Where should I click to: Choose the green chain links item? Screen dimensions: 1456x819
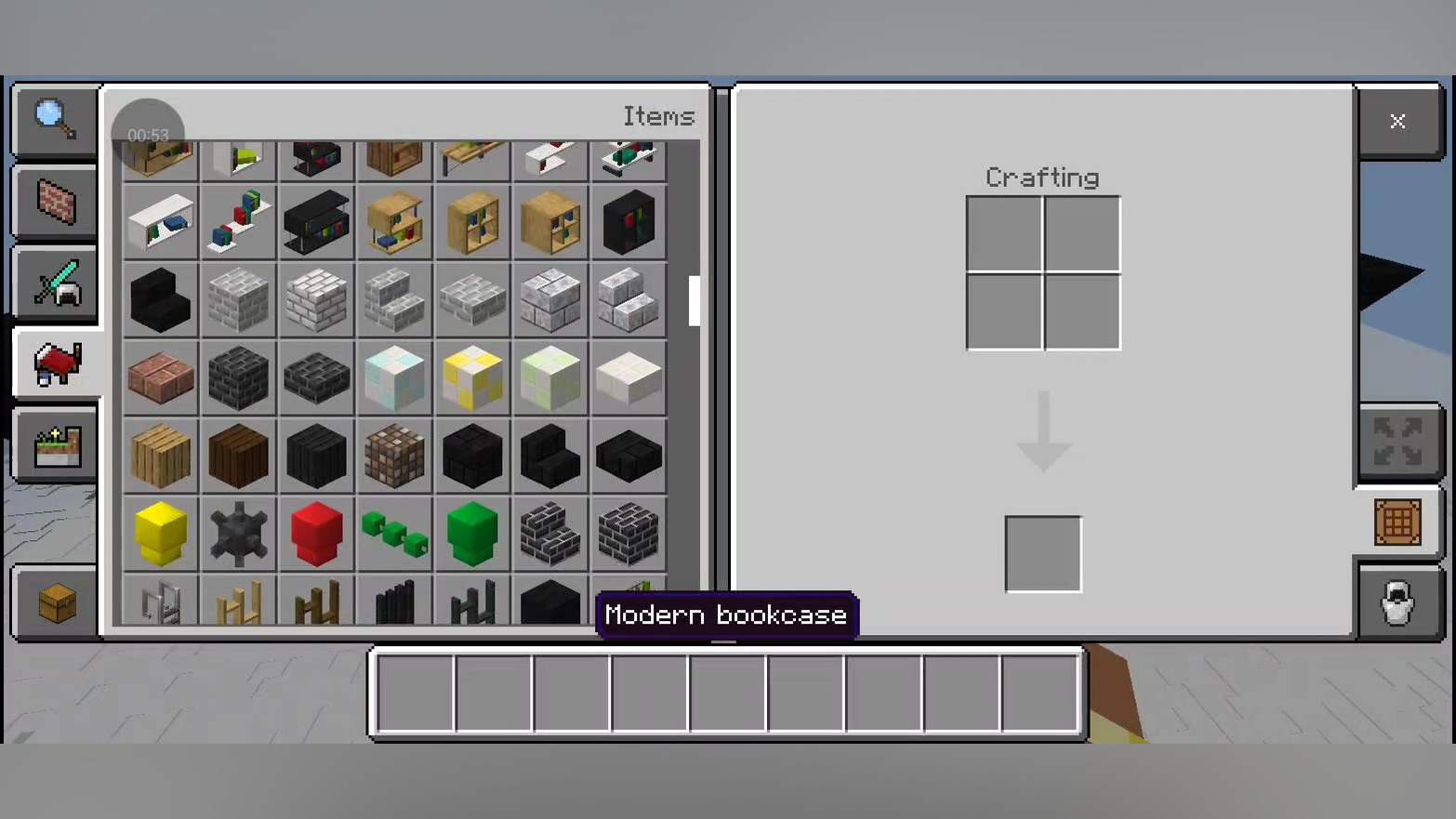(x=395, y=534)
